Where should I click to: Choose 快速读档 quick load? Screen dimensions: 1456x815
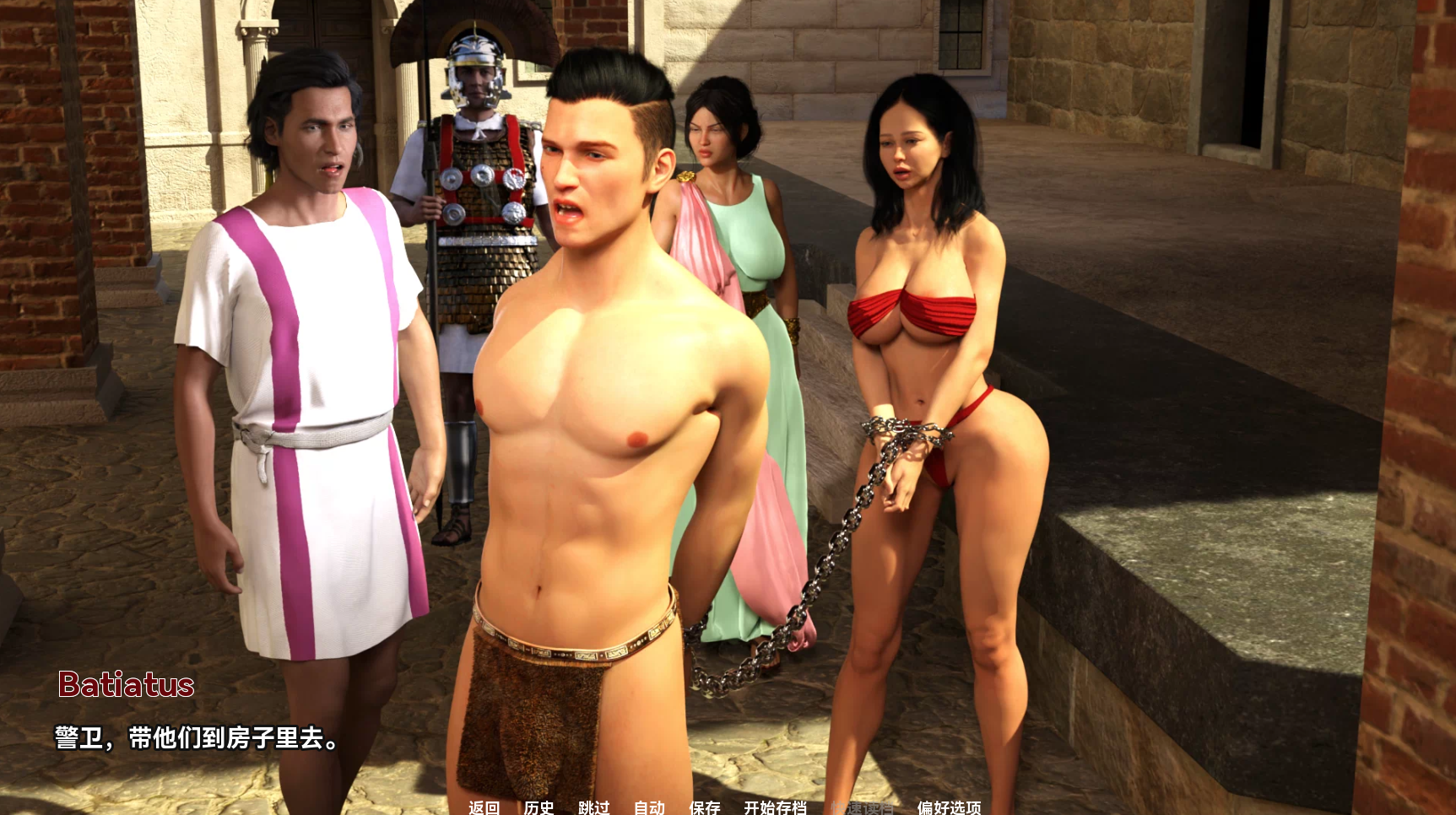click(x=862, y=807)
